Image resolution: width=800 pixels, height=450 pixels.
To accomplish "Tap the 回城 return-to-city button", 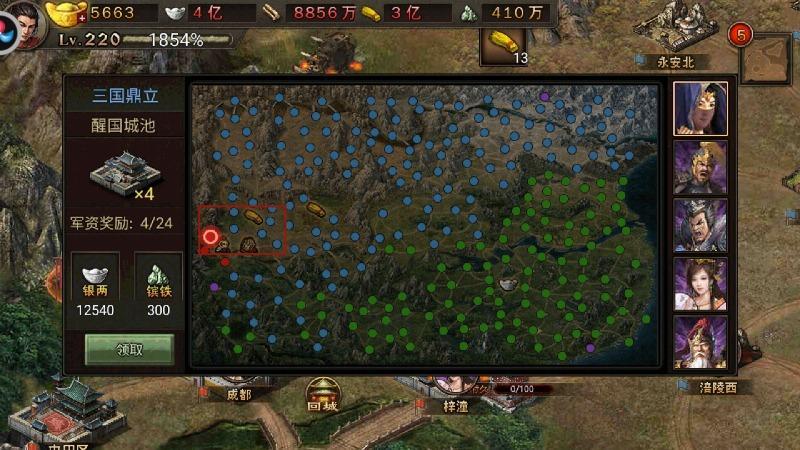I will 322,395.
